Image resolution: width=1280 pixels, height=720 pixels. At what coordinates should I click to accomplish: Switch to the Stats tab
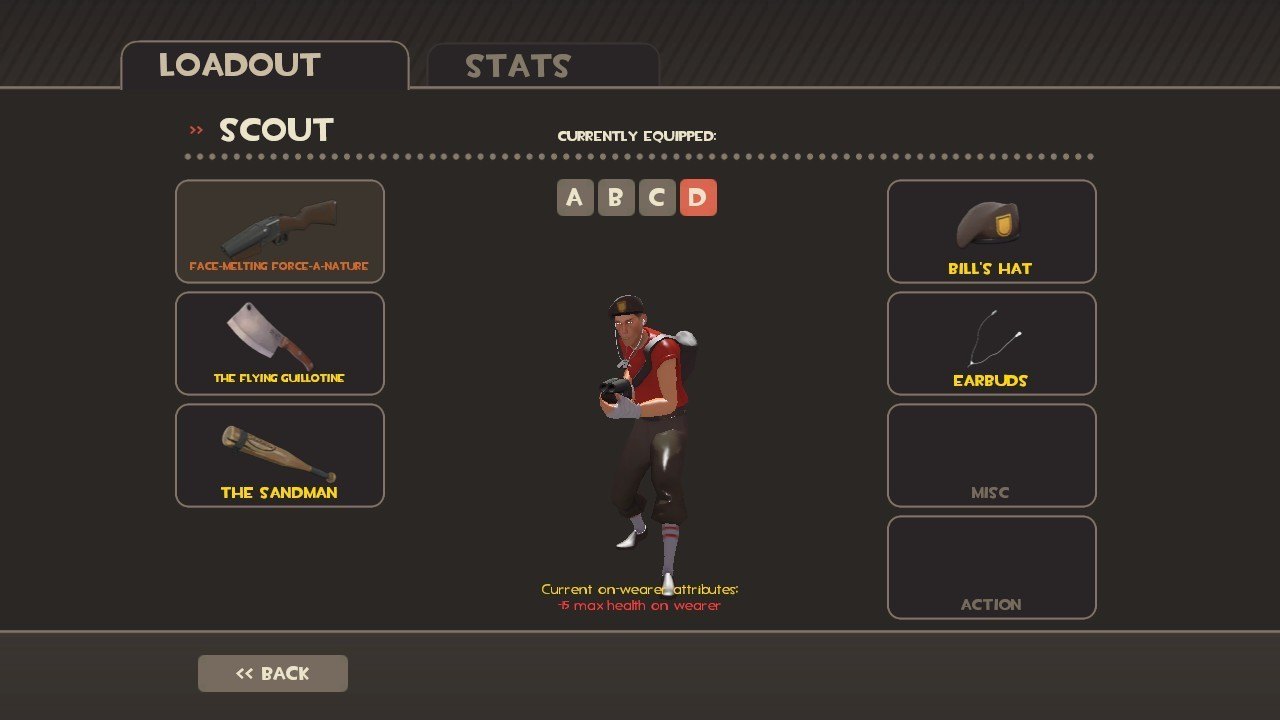pos(542,66)
